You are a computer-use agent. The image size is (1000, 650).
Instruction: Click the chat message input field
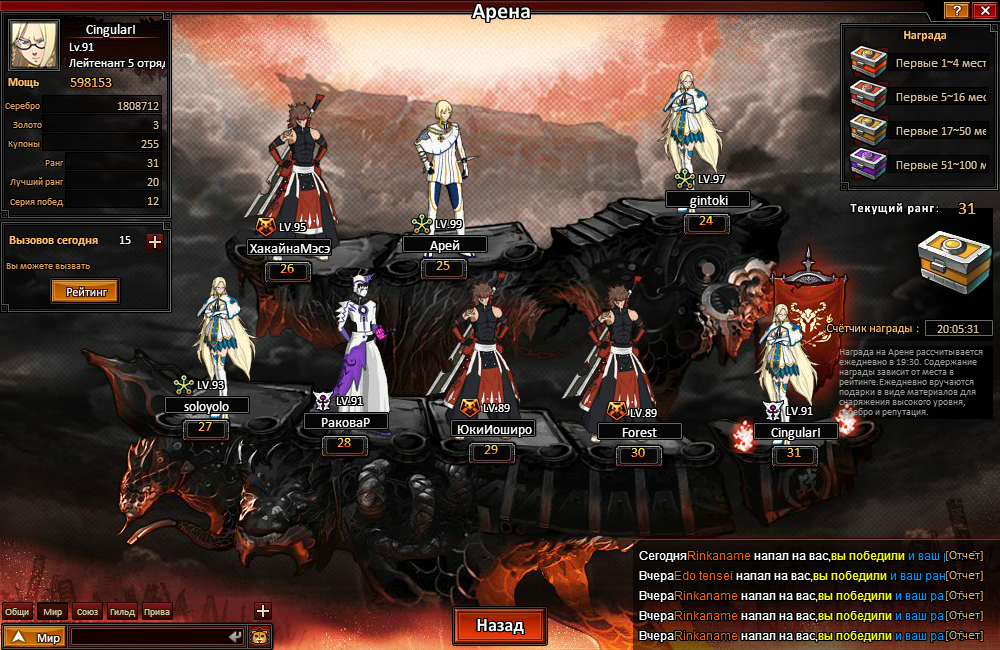148,636
